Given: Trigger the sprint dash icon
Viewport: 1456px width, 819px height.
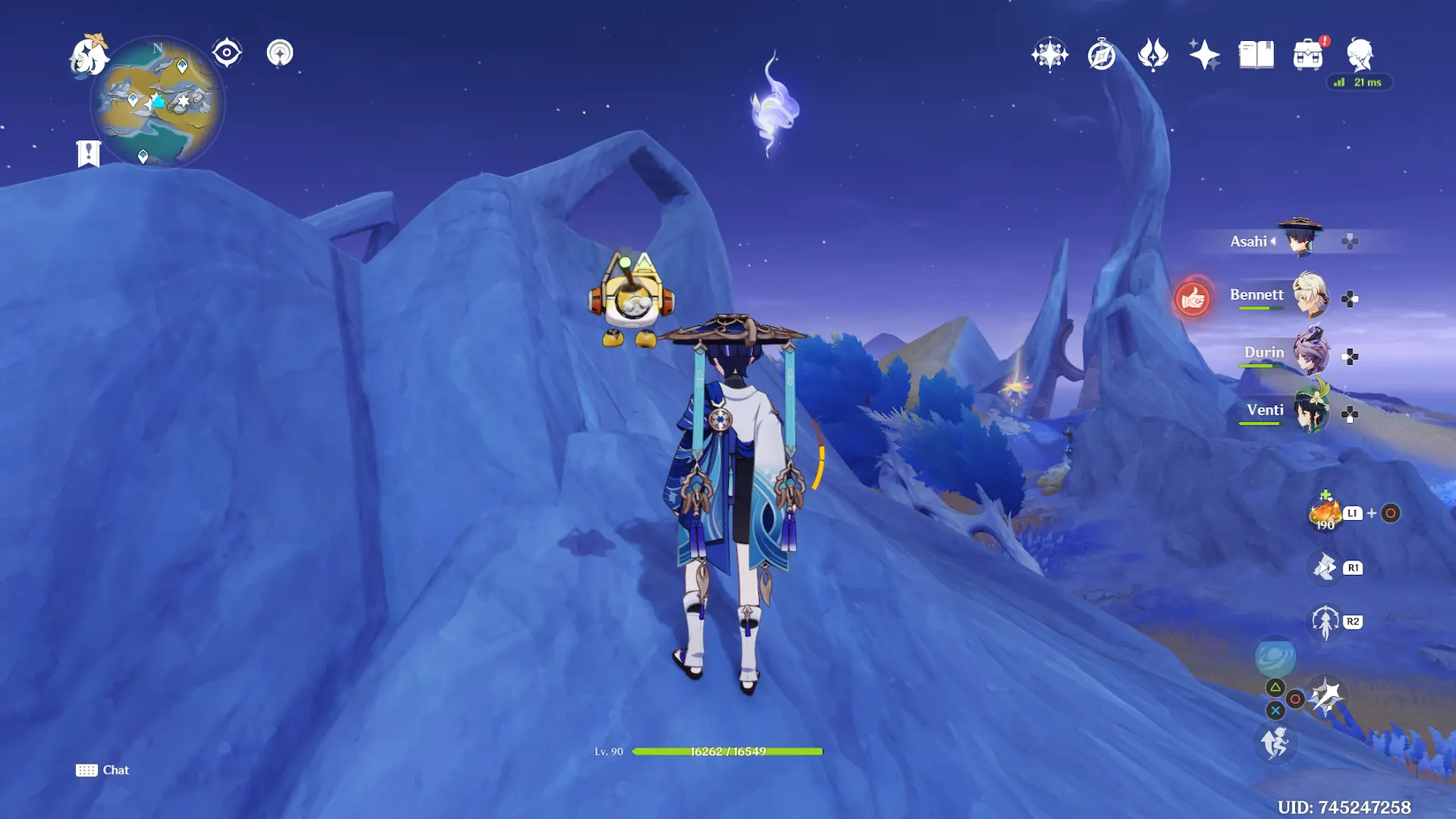Looking at the screenshot, I should click(1275, 742).
